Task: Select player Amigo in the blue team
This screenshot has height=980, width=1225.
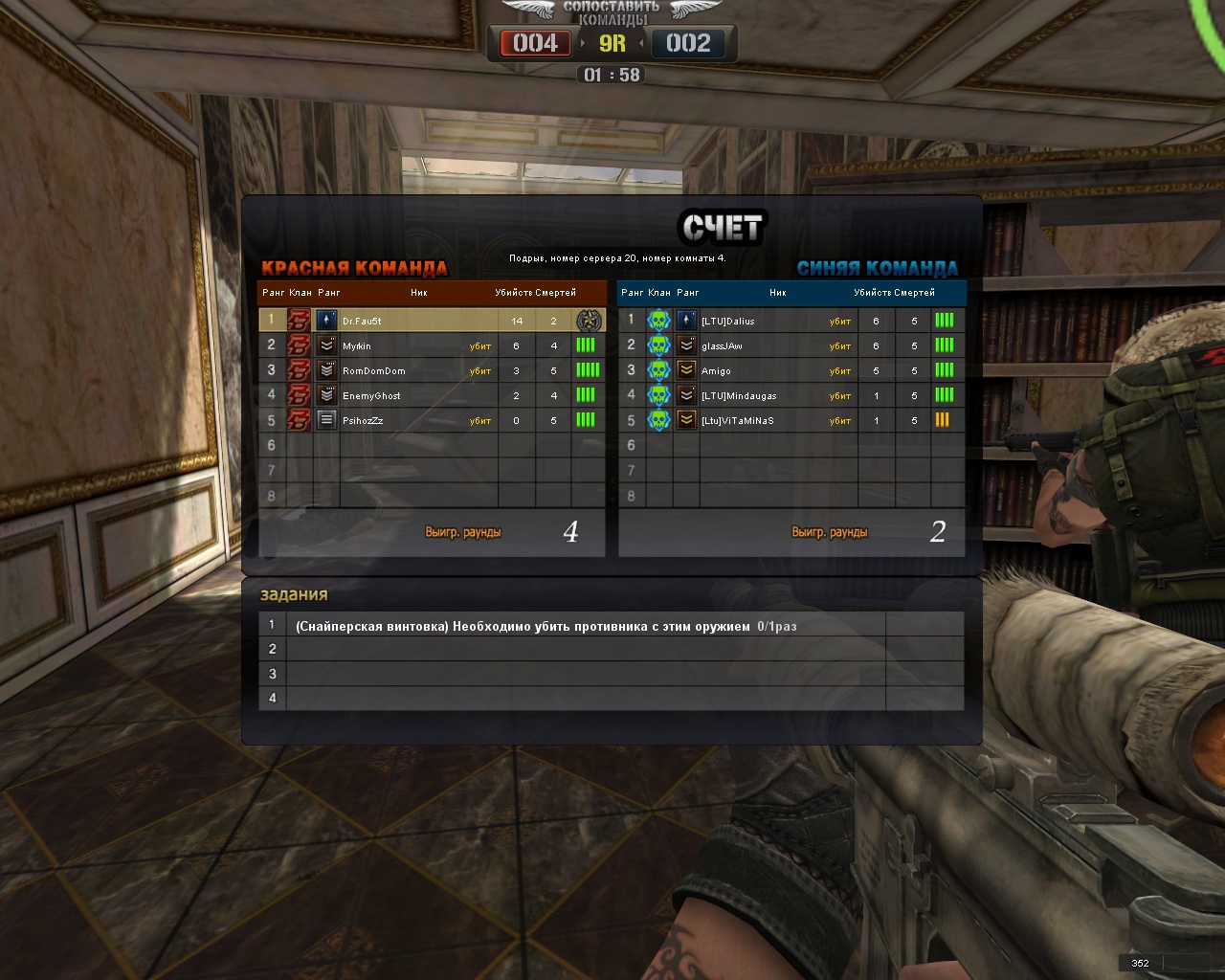Action: coord(717,370)
